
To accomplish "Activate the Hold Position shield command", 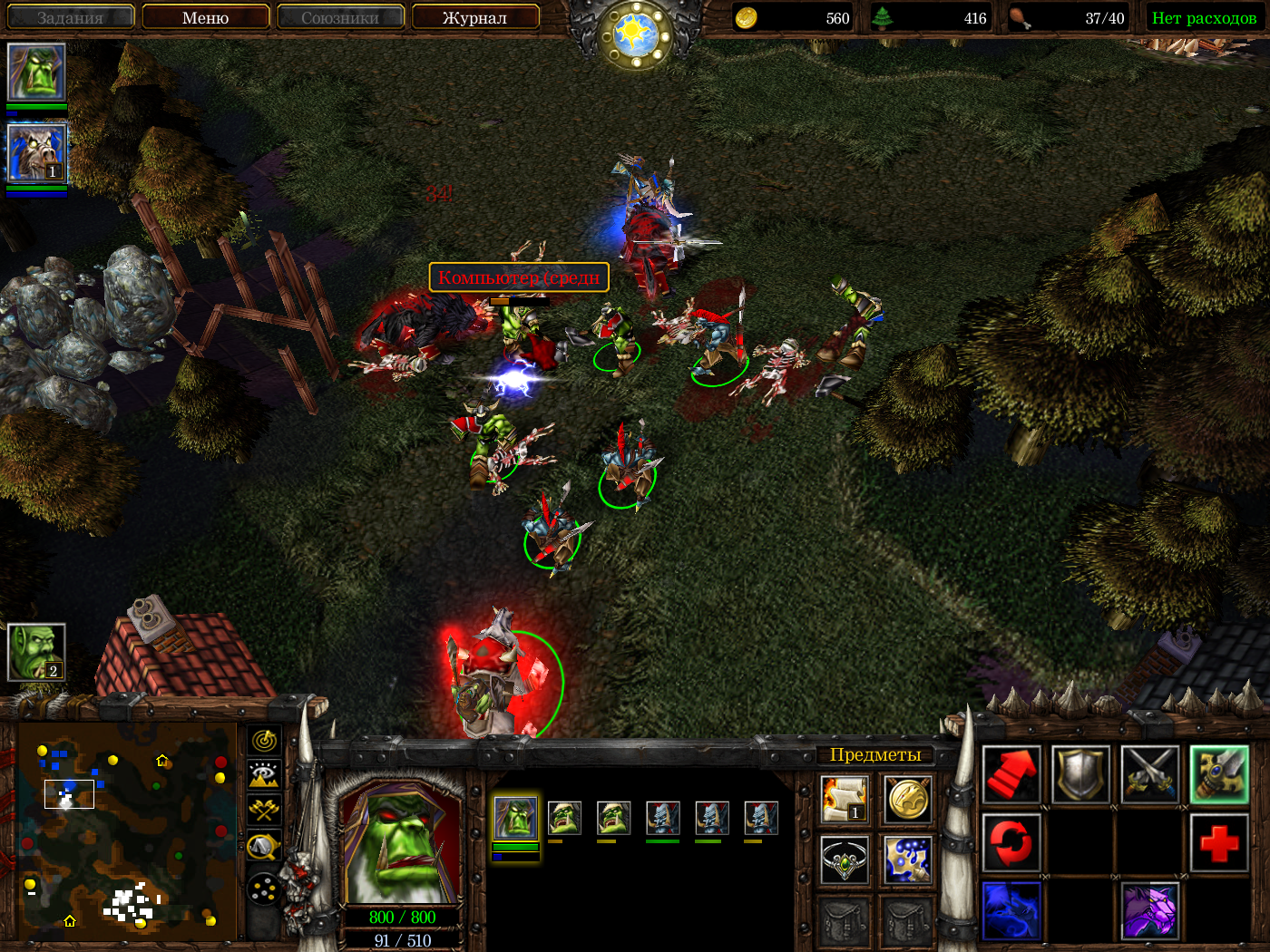I will 1080,774.
